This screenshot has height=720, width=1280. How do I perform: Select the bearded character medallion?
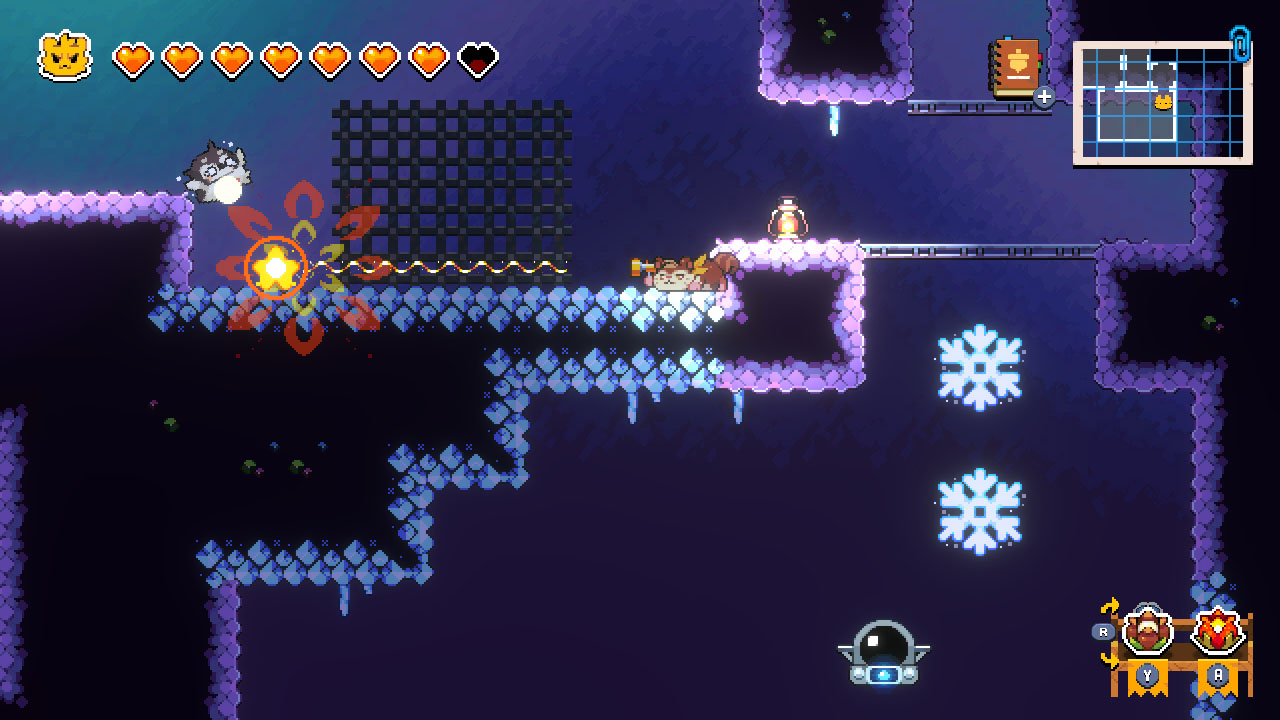tap(1148, 630)
